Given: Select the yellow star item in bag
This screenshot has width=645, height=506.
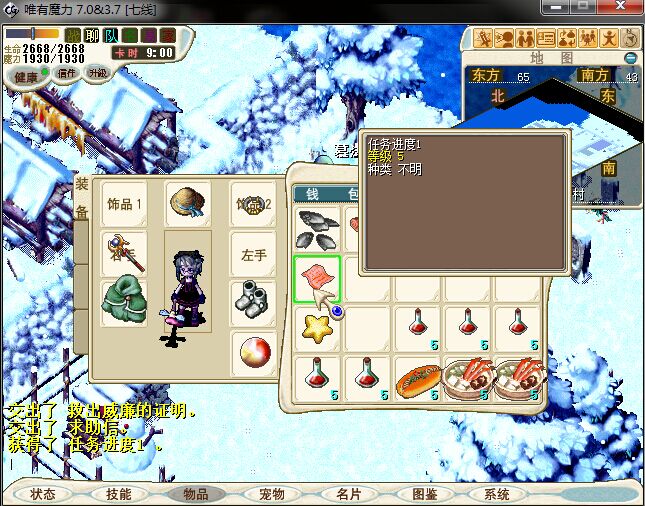Looking at the screenshot, I should (x=318, y=326).
